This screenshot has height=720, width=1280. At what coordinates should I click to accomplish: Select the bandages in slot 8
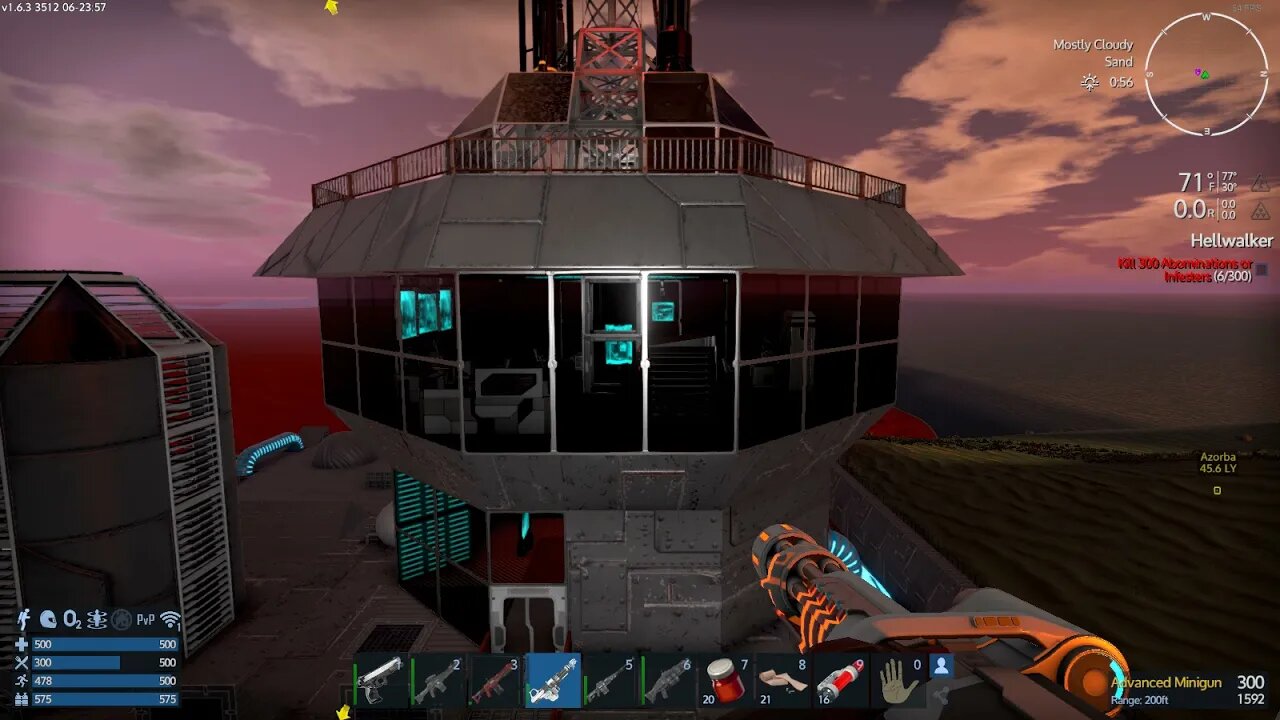pos(783,681)
